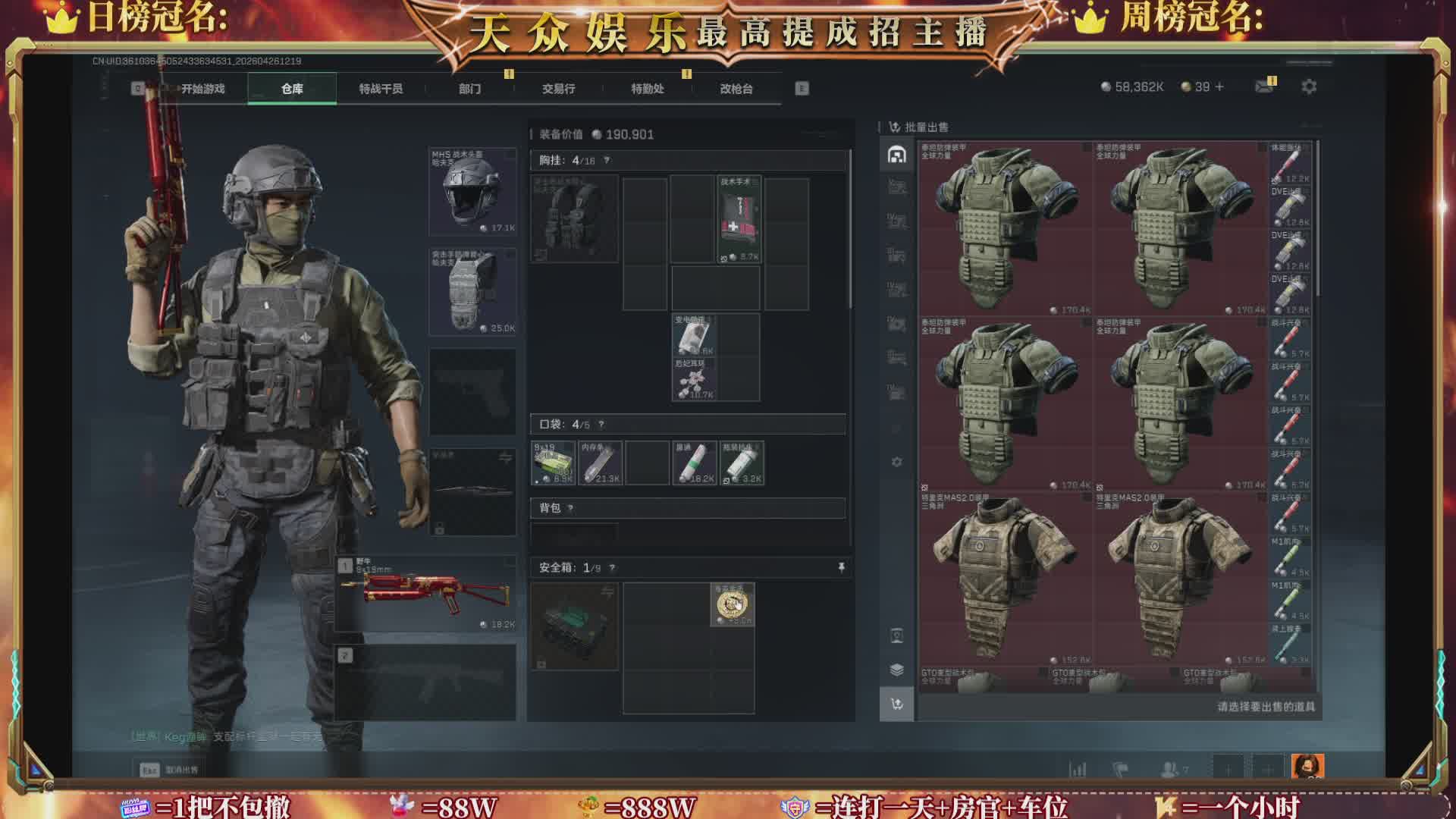Screen dimensions: 1456x819
Task: Open the 开始游戏 tab
Action: (202, 89)
